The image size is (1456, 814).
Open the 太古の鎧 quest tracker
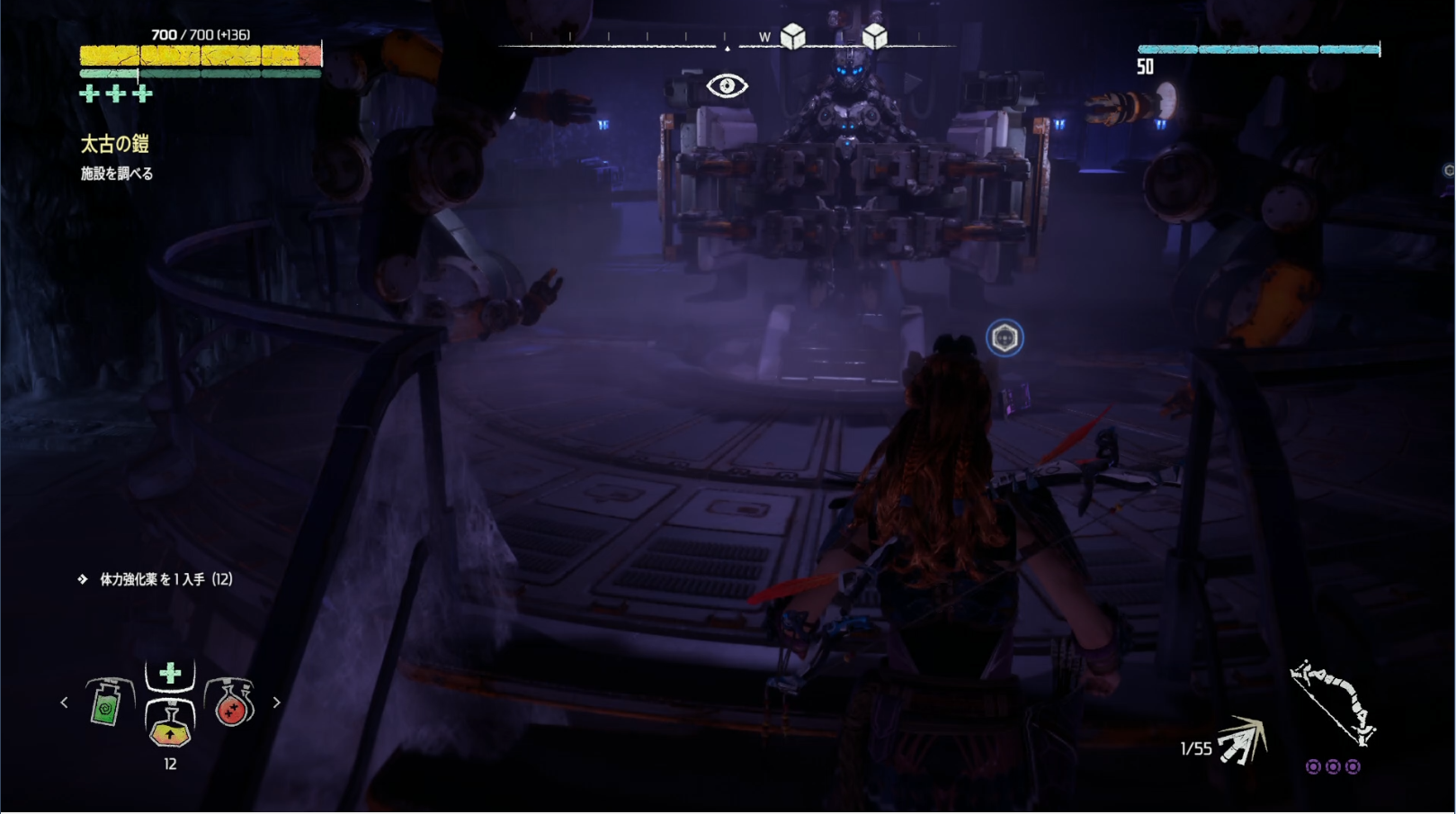(x=114, y=144)
